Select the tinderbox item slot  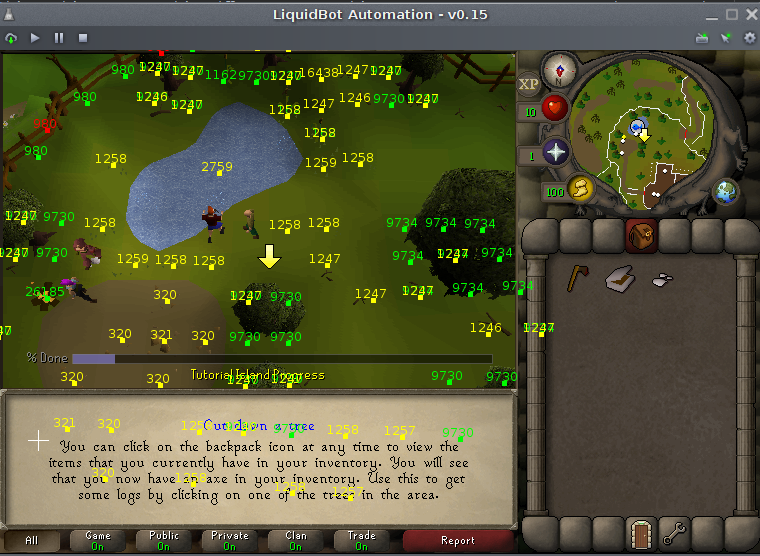619,279
